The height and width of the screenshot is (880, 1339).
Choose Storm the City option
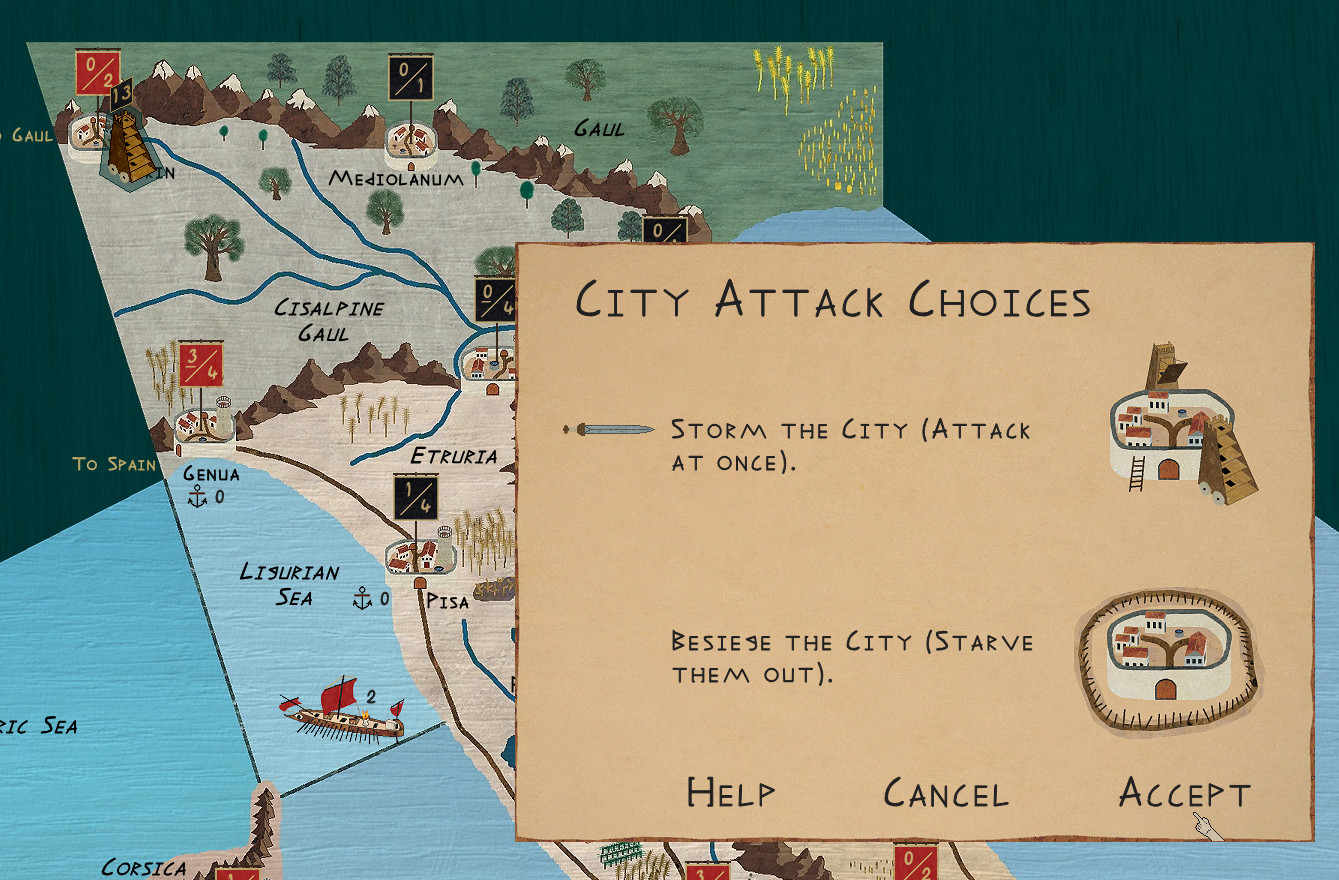(x=849, y=445)
